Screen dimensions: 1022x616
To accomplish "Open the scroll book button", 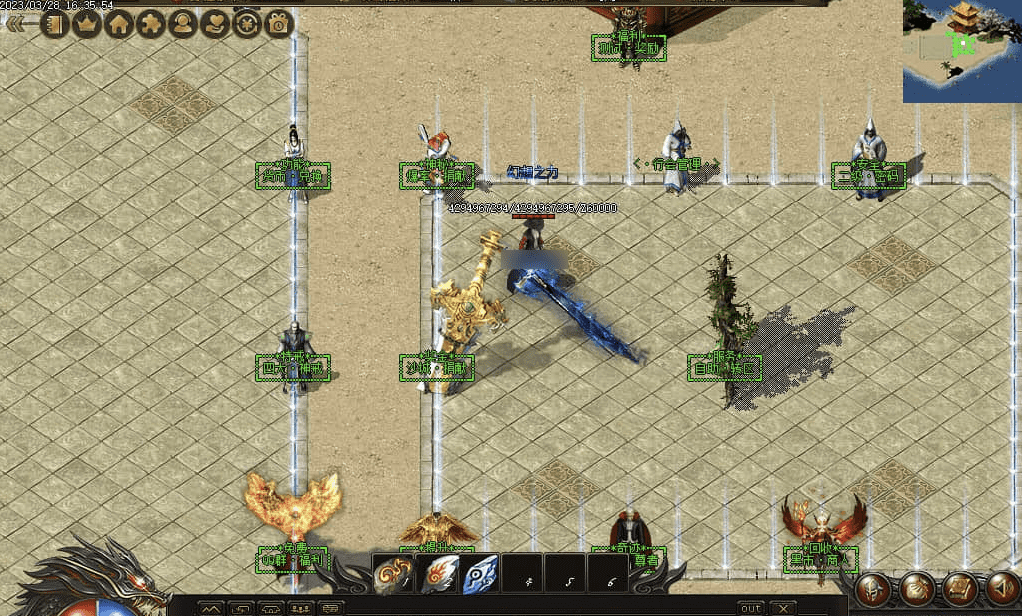I will [959, 589].
